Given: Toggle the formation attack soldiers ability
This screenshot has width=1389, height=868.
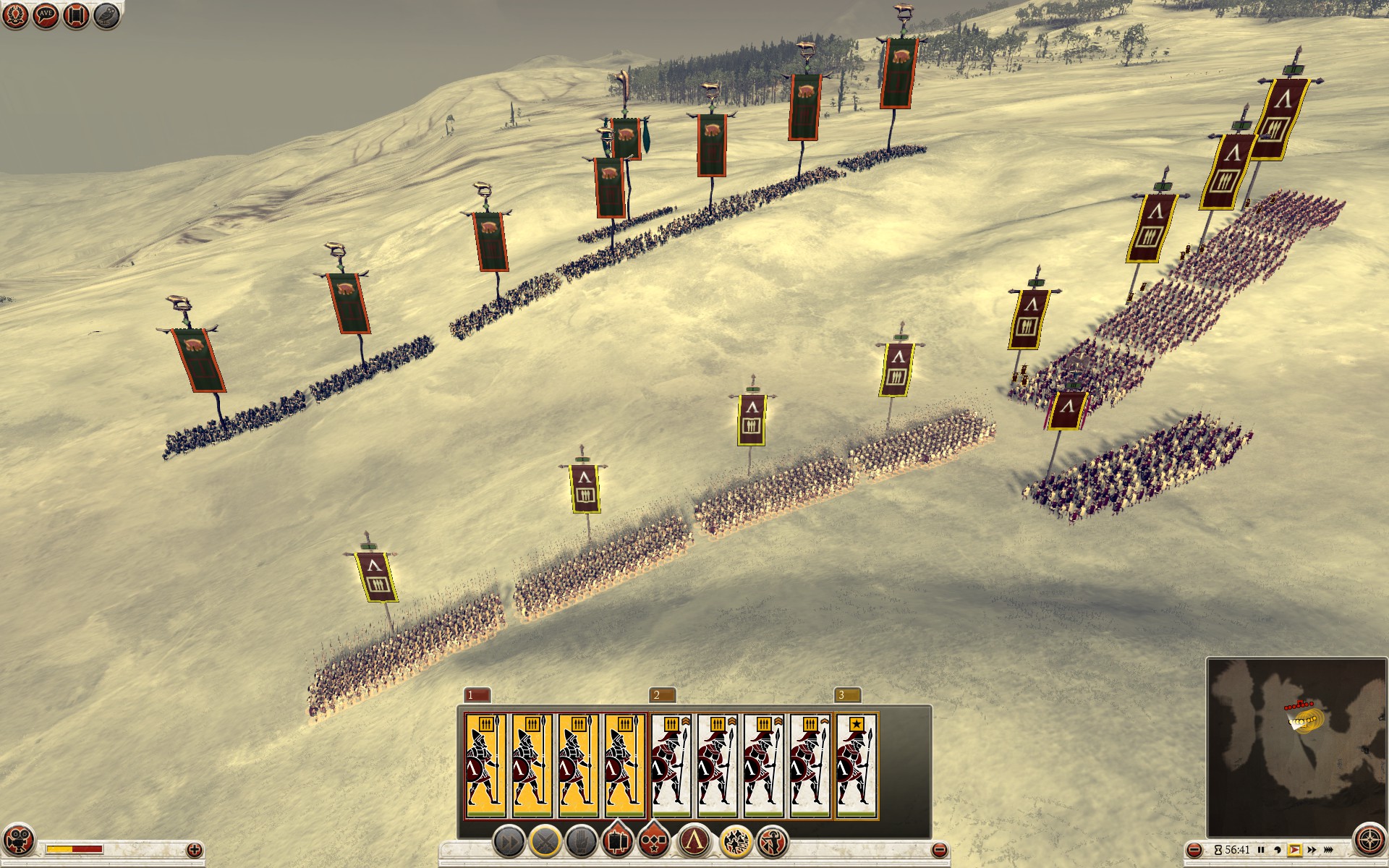Looking at the screenshot, I should (x=736, y=842).
